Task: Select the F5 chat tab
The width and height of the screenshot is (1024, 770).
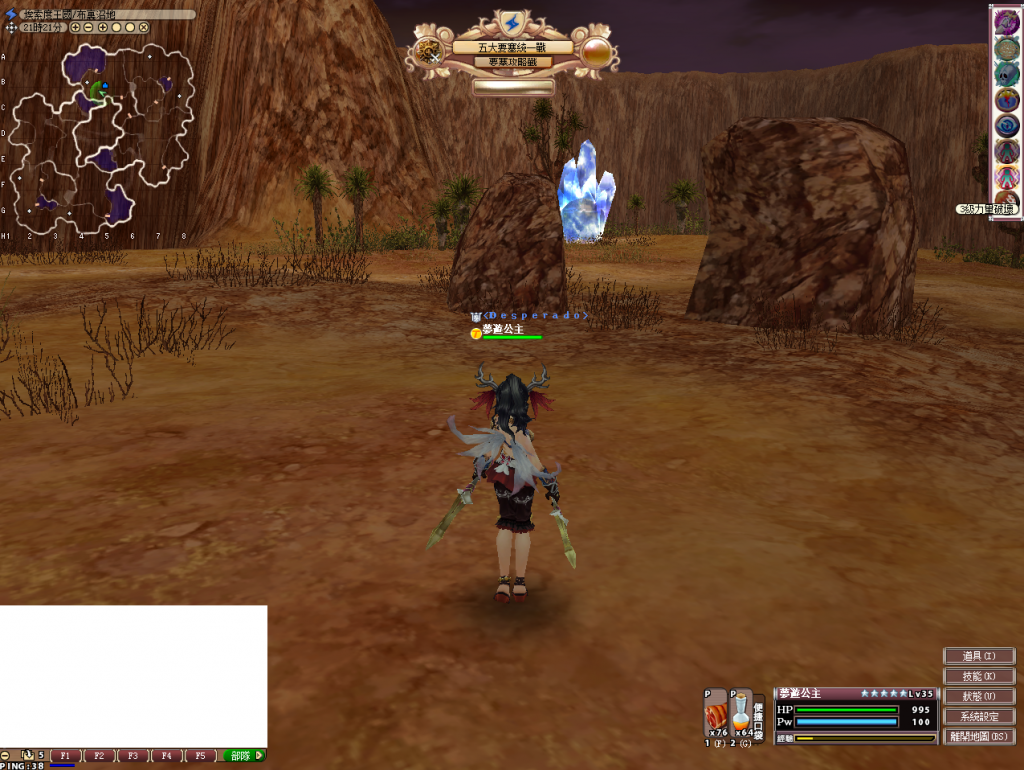Action: coord(200,756)
